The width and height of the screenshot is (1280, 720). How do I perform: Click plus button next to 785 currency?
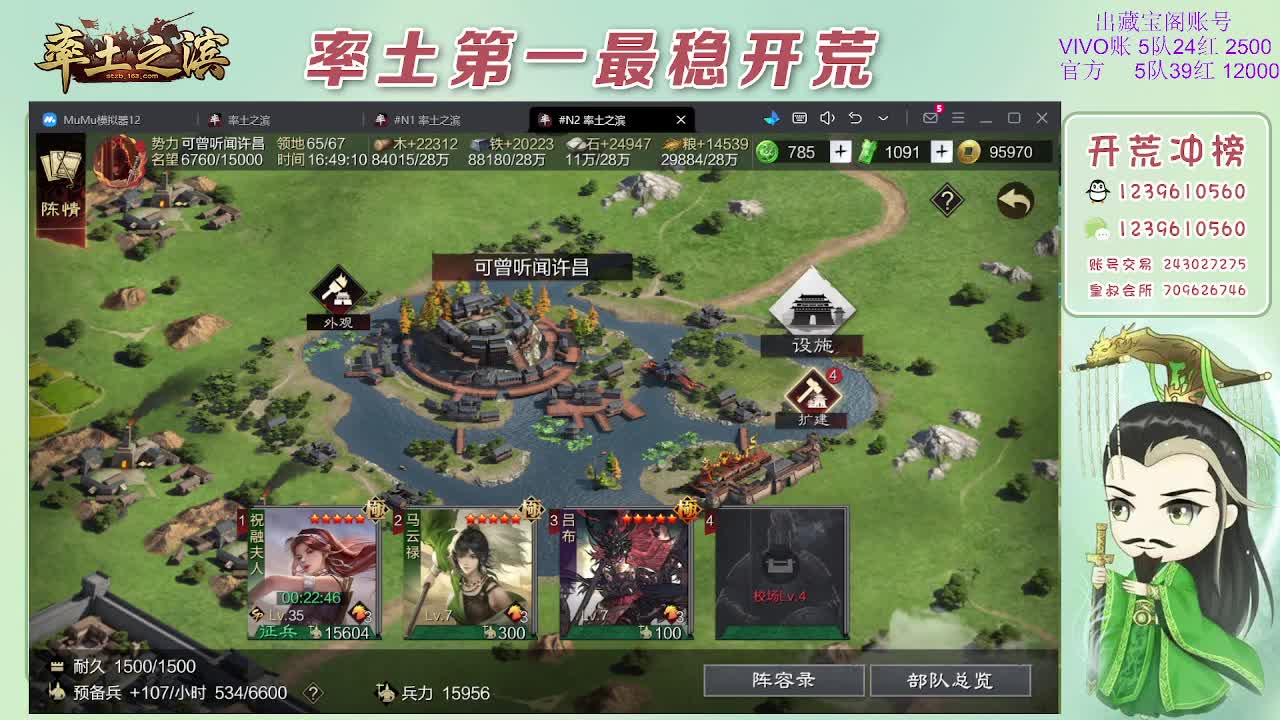pos(840,152)
